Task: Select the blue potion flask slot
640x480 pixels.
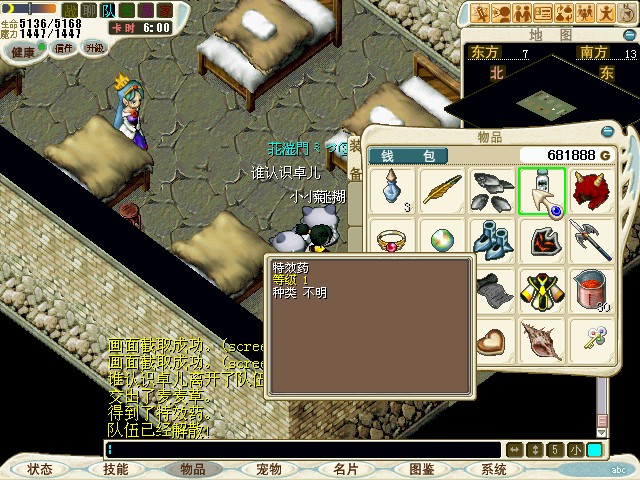Action: click(393, 190)
